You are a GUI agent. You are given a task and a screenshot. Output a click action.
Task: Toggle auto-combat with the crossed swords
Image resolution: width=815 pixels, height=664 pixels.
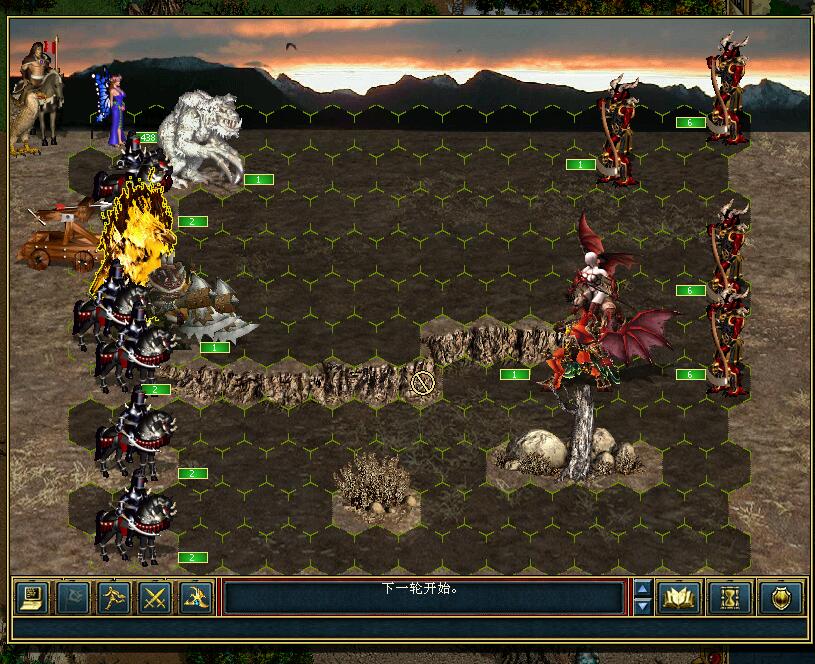pyautogui.click(x=154, y=598)
